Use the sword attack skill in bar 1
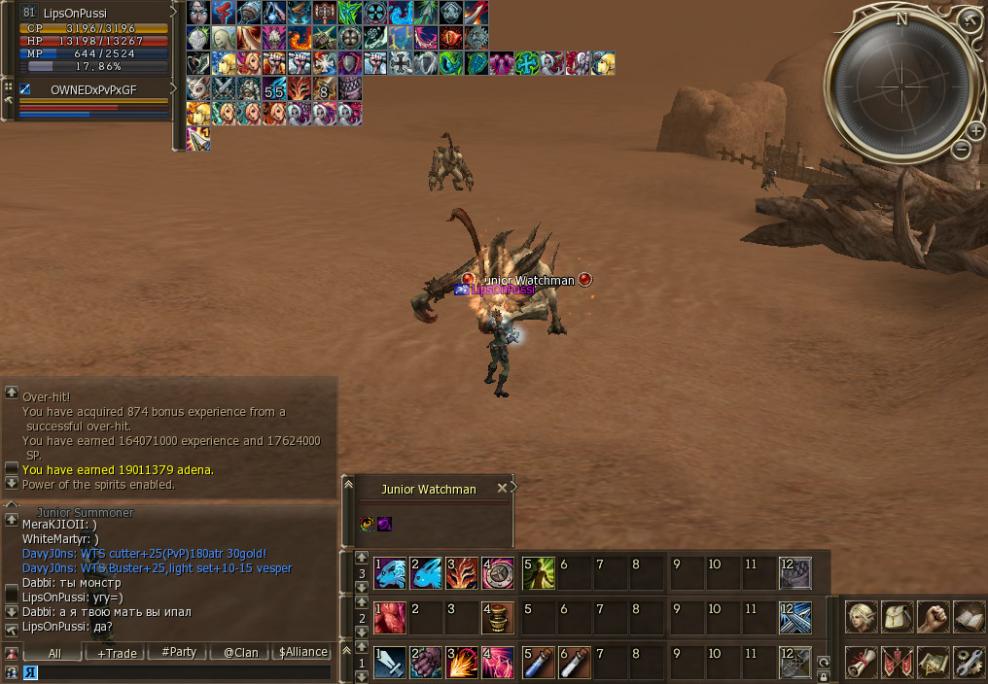Viewport: 988px width, 684px height. 390,662
